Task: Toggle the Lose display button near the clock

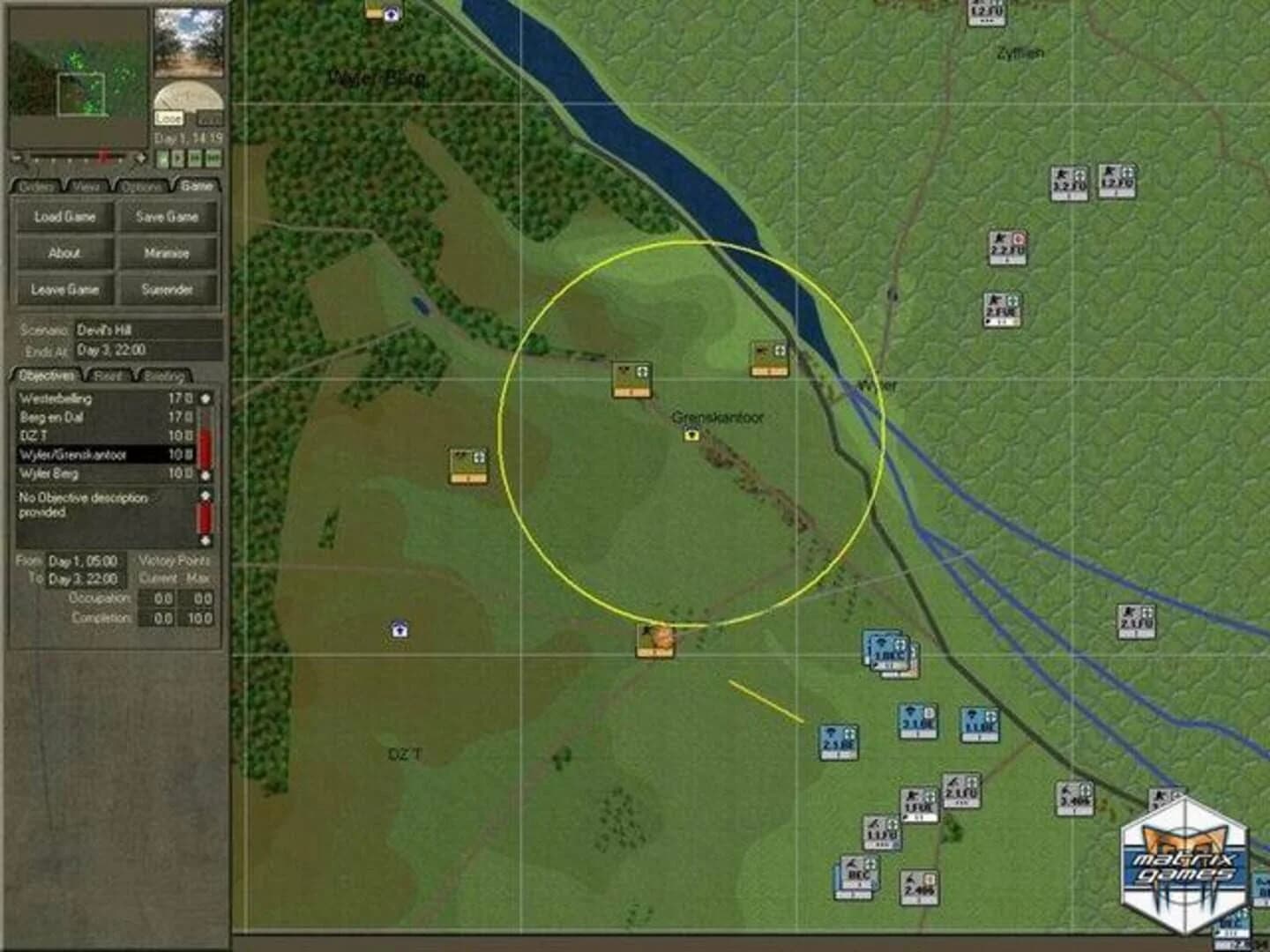Action: (170, 116)
